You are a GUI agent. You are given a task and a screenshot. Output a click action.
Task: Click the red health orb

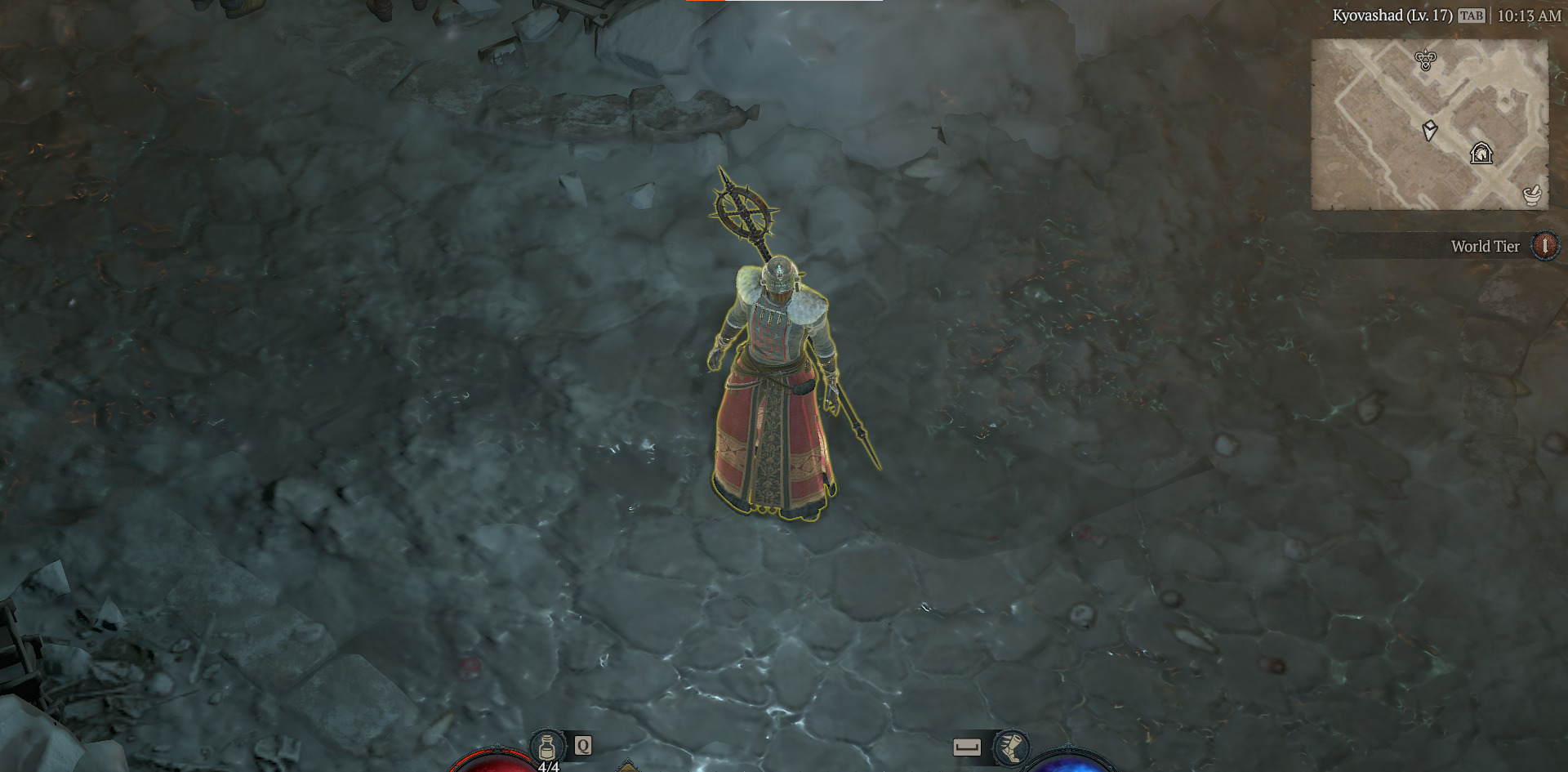tap(498, 764)
